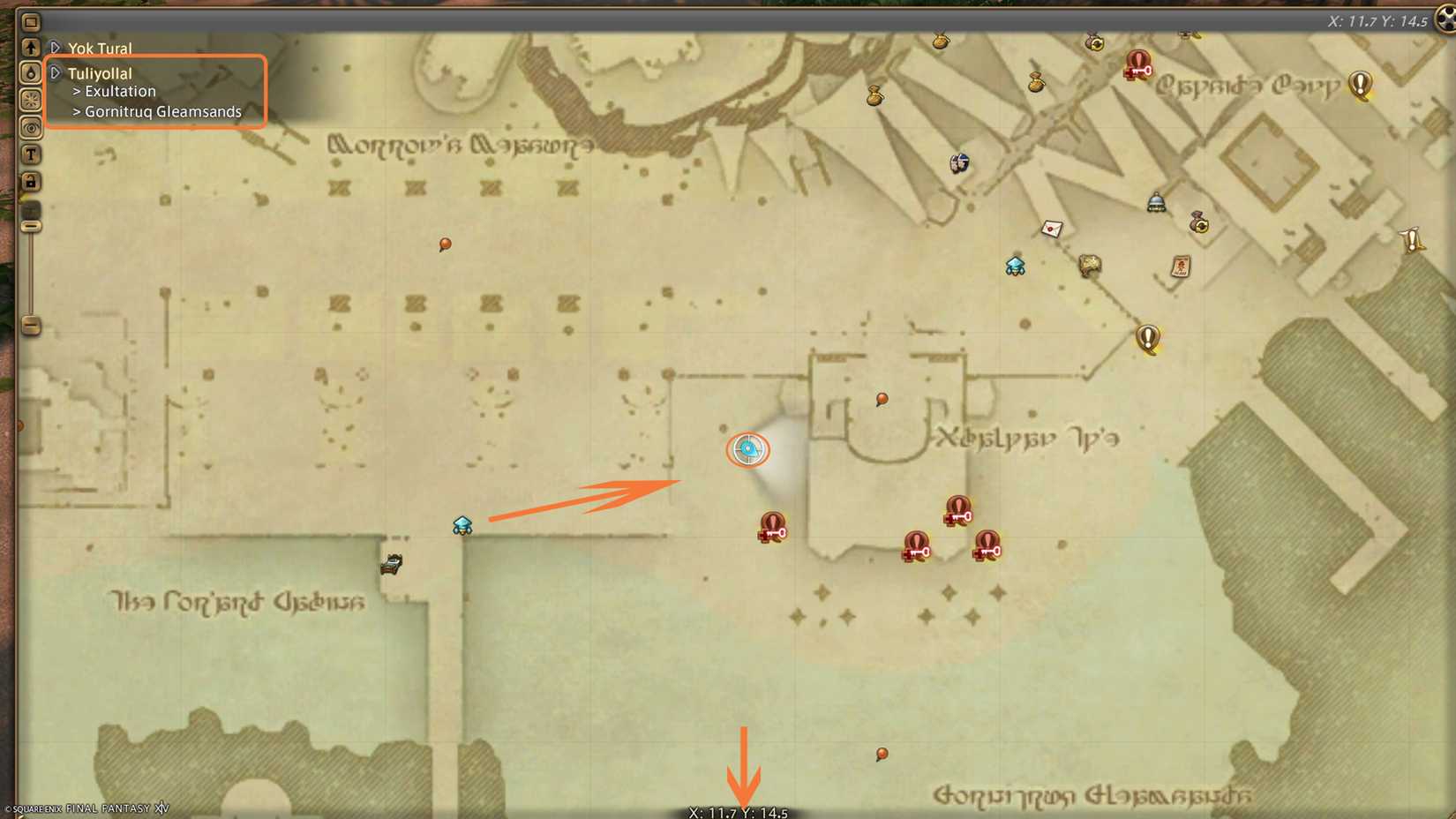The width and height of the screenshot is (1456, 819).
Task: Select the aethernet shard icon near The Forward Cabins
Action: click(x=462, y=525)
